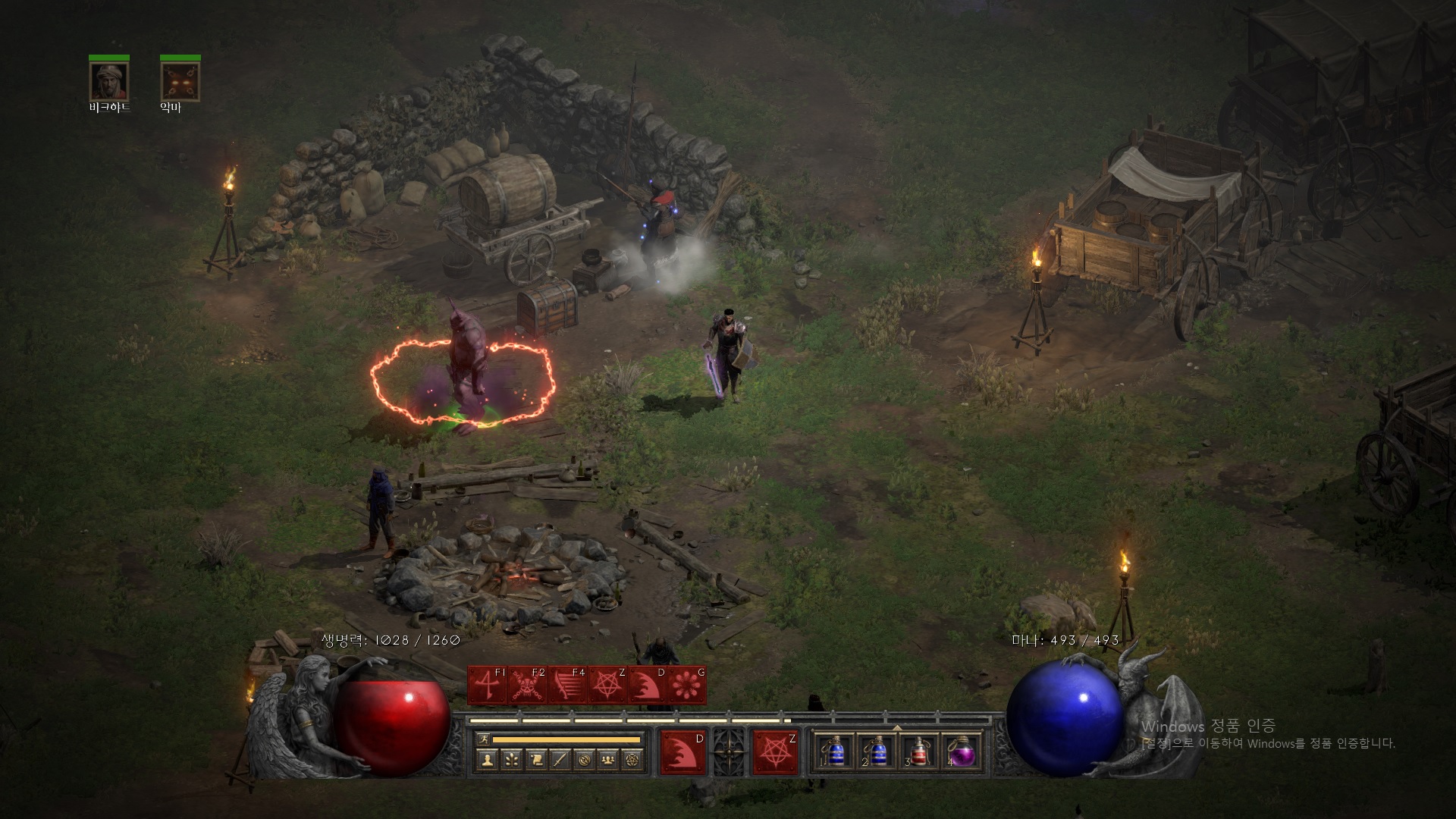Open the skill tree plant icon

pyautogui.click(x=512, y=759)
